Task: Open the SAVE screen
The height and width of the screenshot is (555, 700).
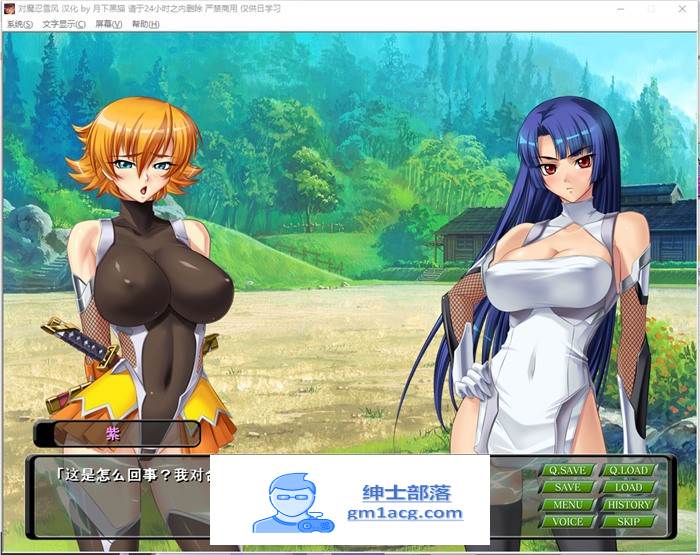Action: pos(568,487)
